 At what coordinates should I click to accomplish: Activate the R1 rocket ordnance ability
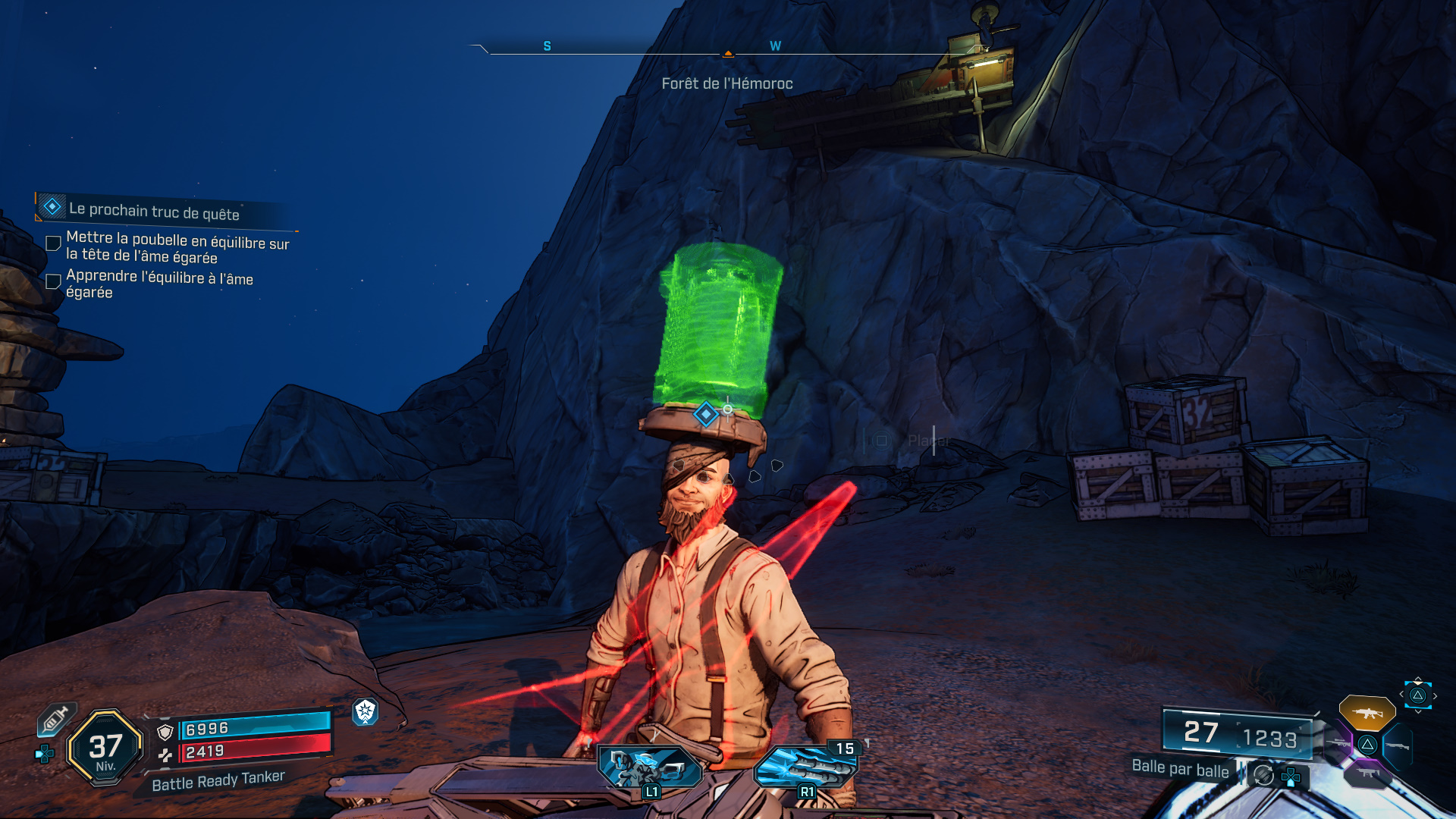pyautogui.click(x=805, y=766)
